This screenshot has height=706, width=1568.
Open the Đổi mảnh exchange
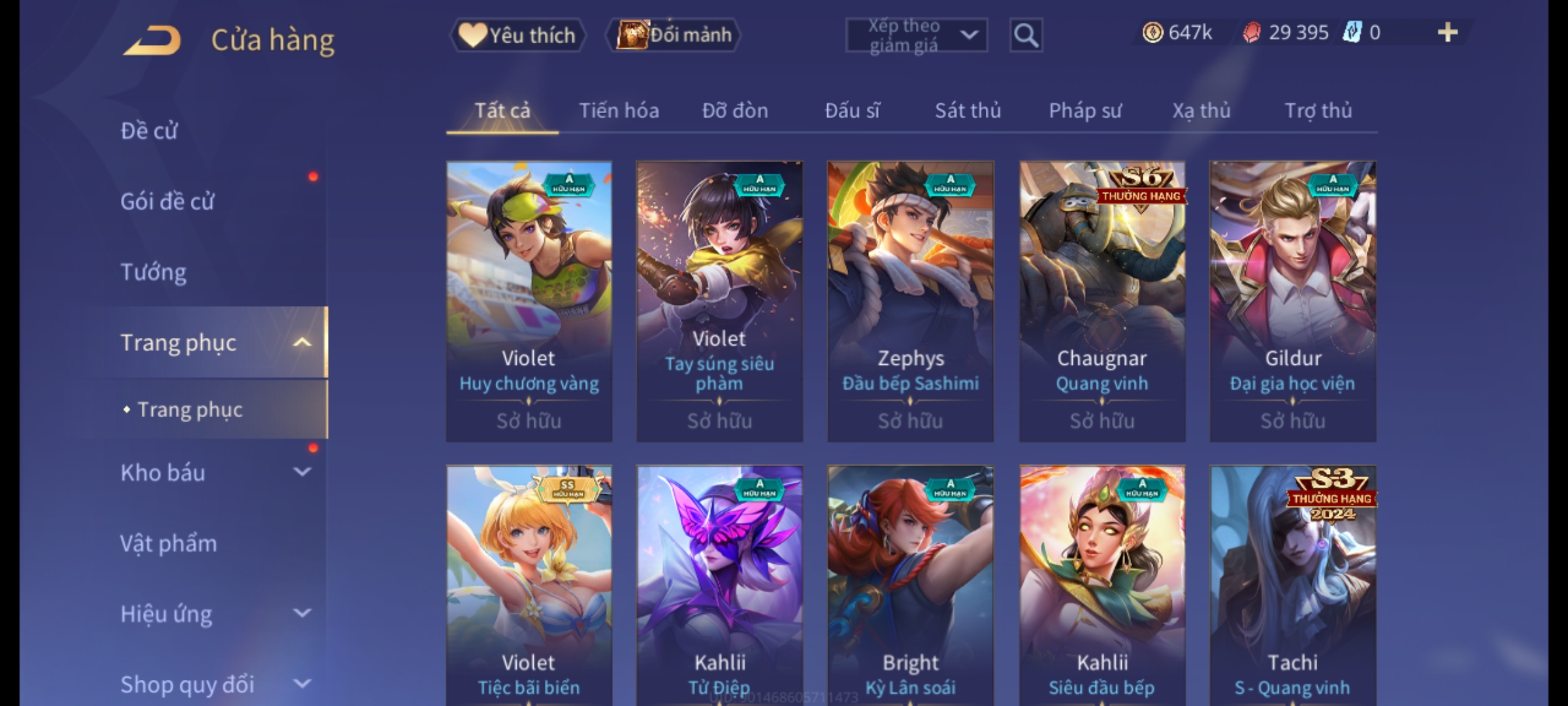[x=674, y=35]
